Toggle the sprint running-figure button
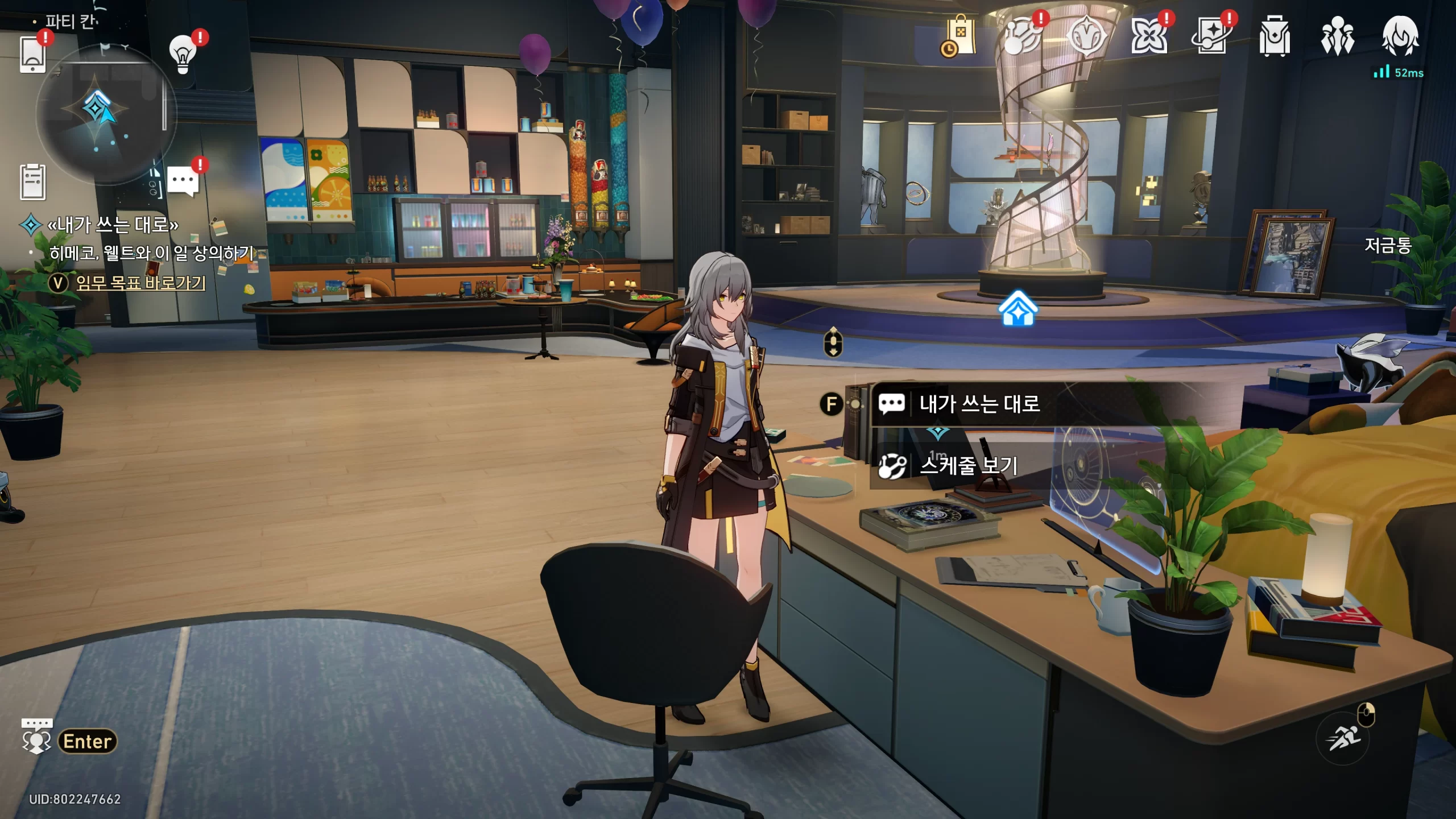Viewport: 1456px width, 819px height. pos(1343,739)
